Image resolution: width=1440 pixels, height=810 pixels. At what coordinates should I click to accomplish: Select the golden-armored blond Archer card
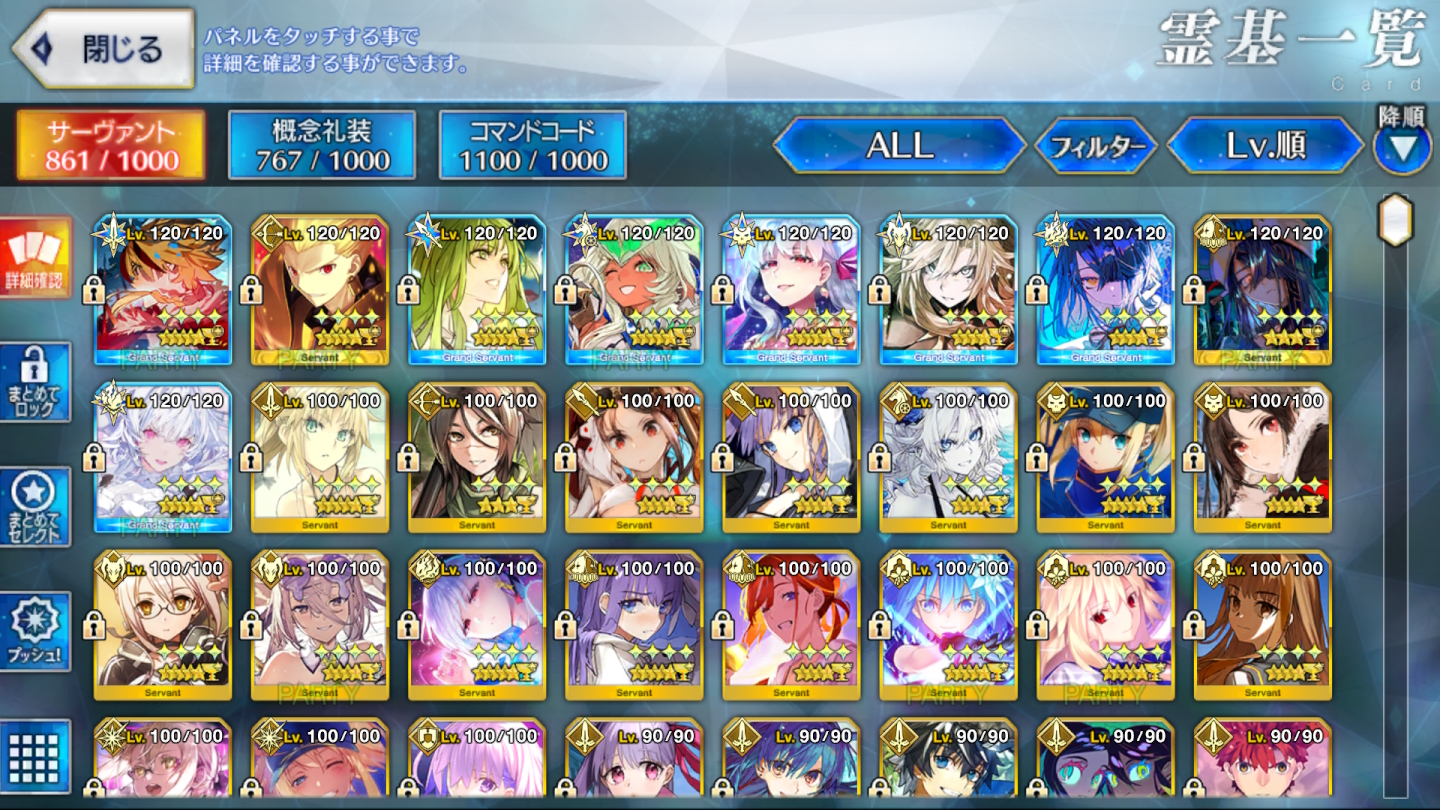(320, 290)
